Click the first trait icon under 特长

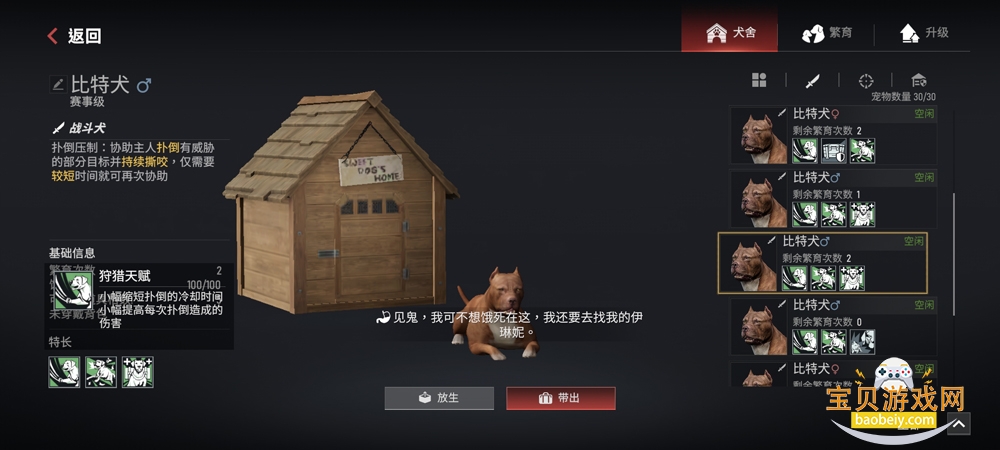pos(64,372)
